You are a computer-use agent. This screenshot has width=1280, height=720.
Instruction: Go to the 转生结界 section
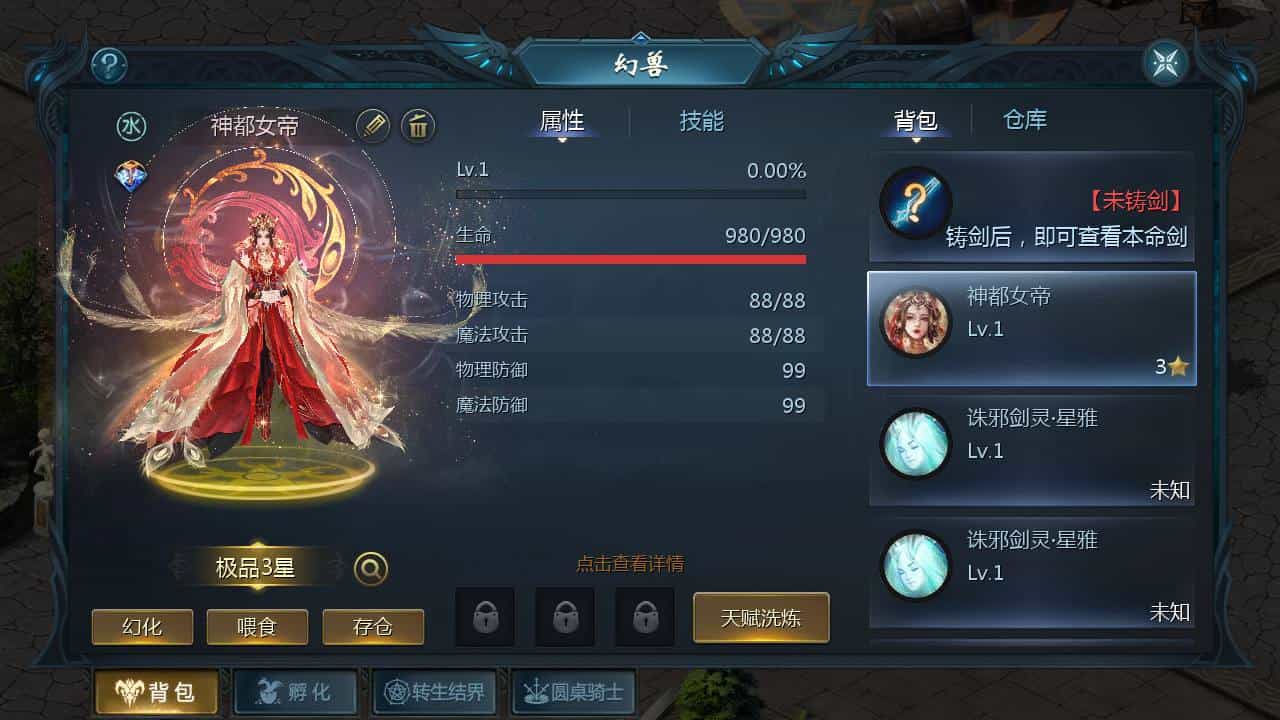click(x=435, y=692)
